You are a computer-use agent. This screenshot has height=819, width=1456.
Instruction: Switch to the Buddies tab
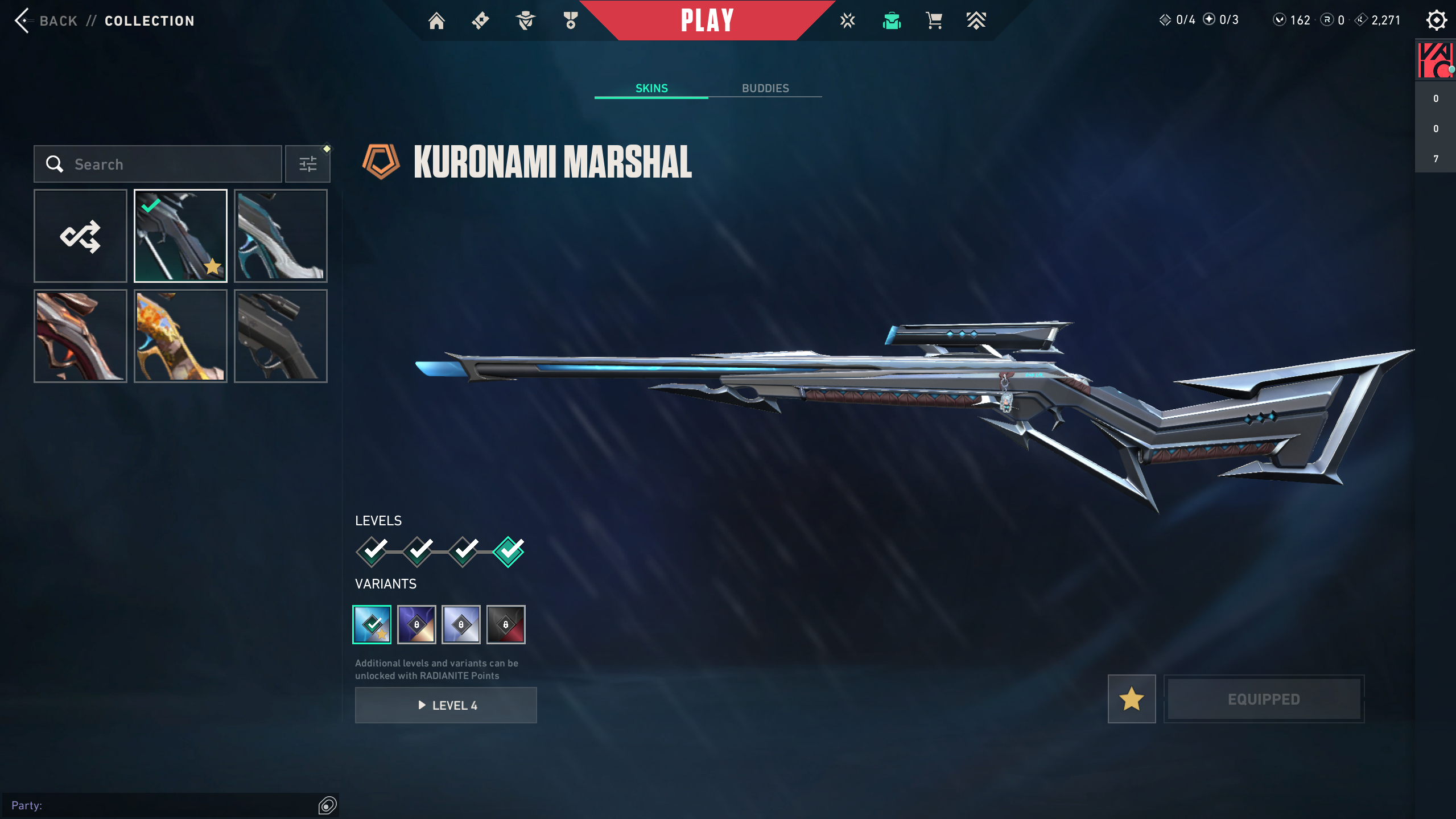765,88
